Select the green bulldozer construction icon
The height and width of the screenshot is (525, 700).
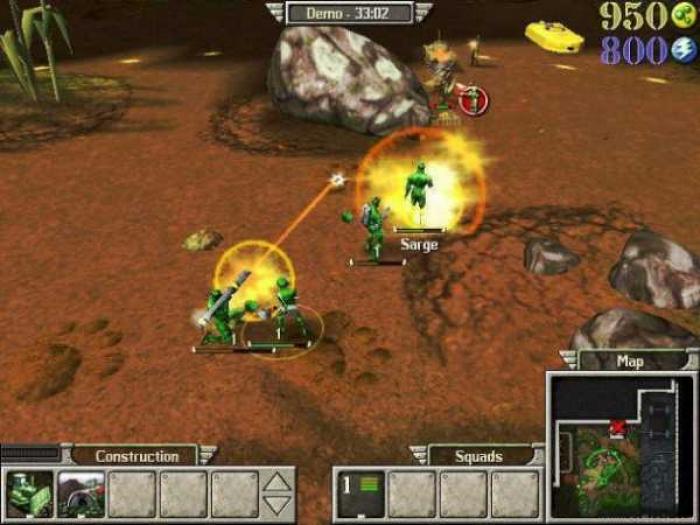[x=30, y=493]
